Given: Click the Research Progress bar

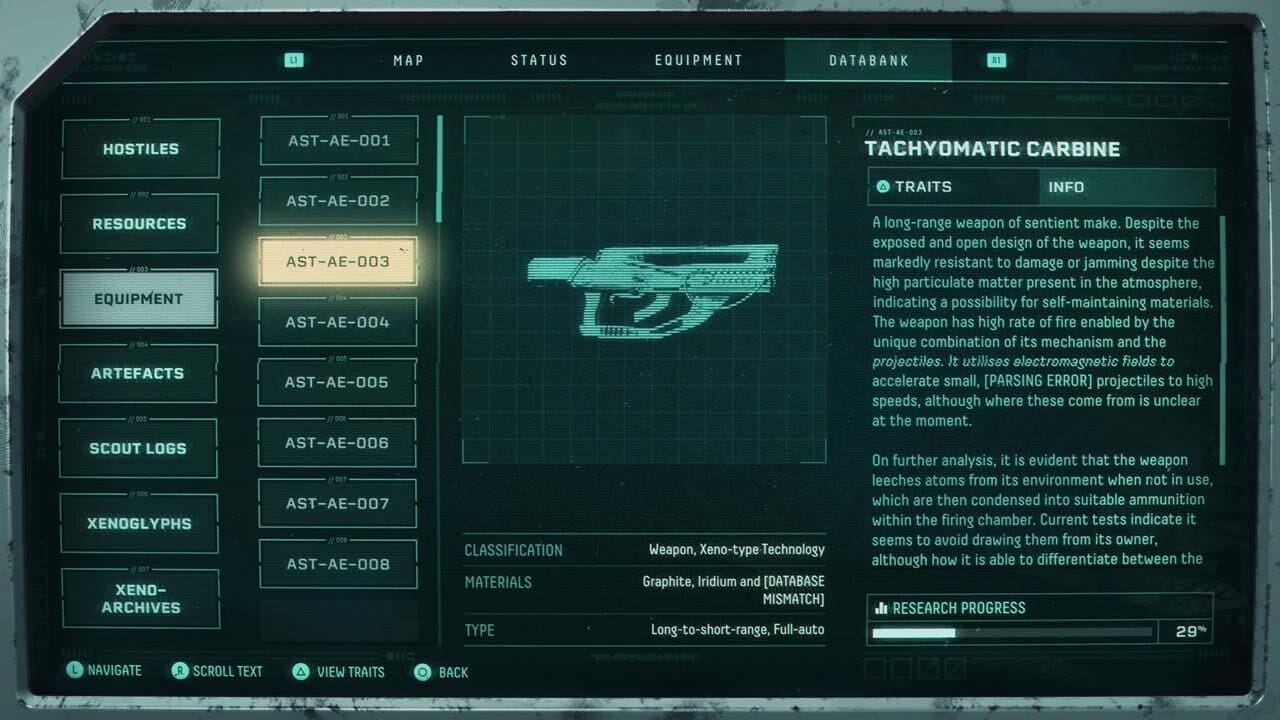Looking at the screenshot, I should [x=1013, y=632].
